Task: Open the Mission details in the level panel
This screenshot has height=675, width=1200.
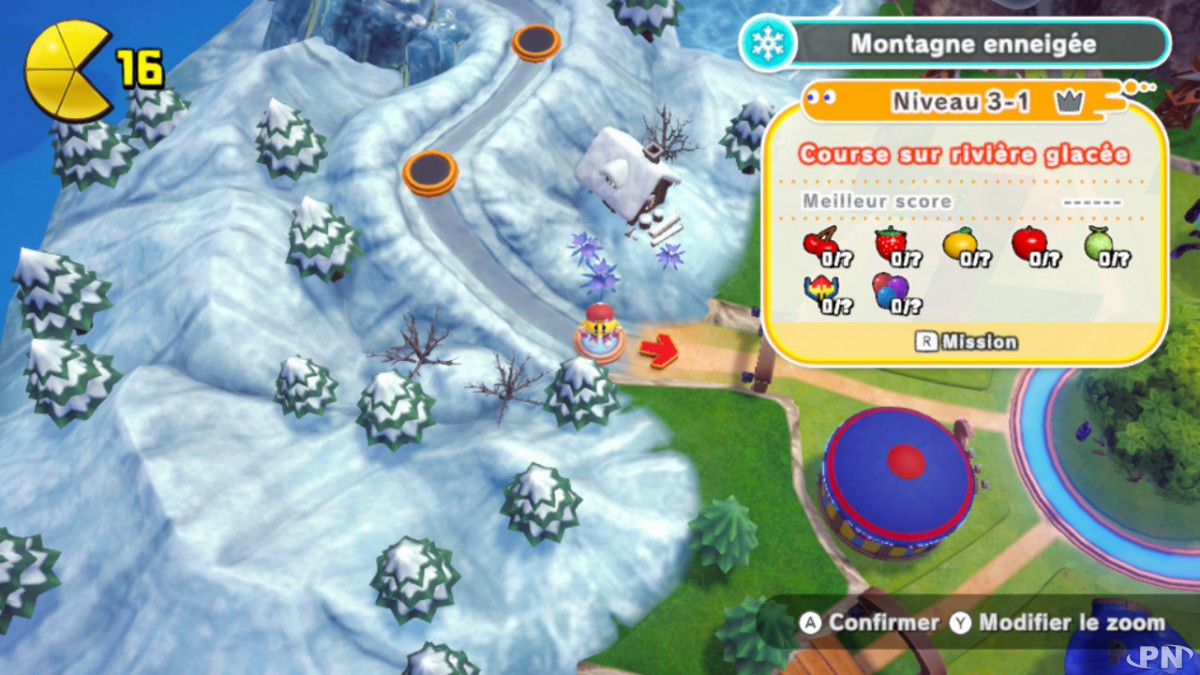Action: pyautogui.click(x=966, y=342)
